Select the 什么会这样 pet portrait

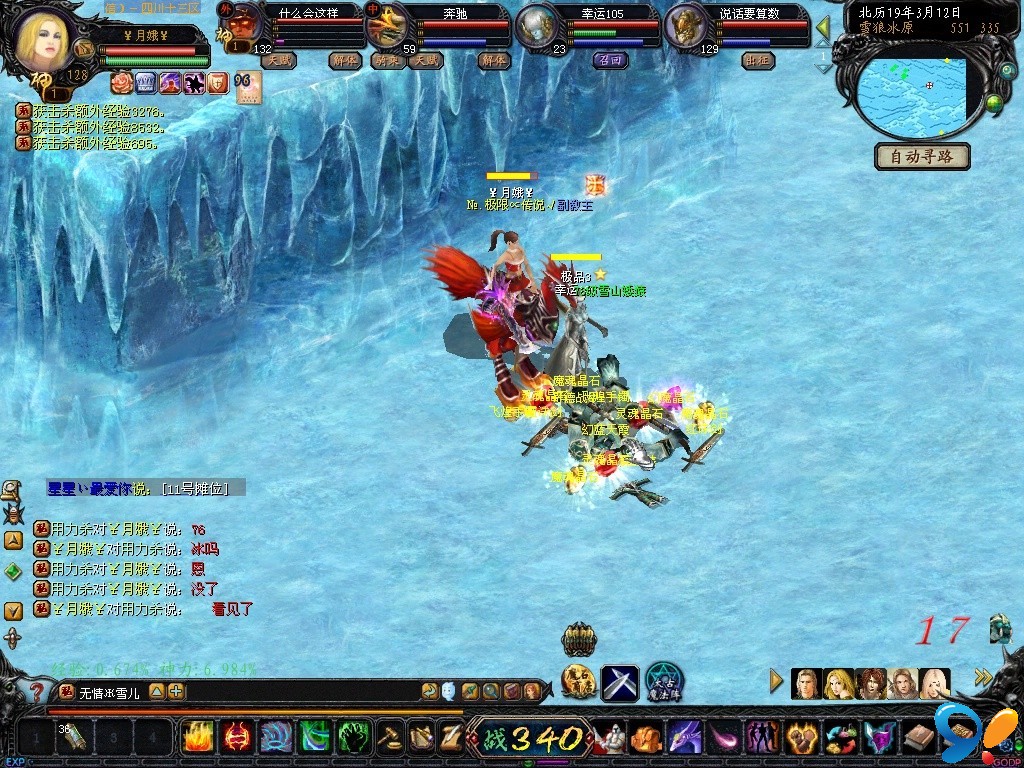pos(239,24)
